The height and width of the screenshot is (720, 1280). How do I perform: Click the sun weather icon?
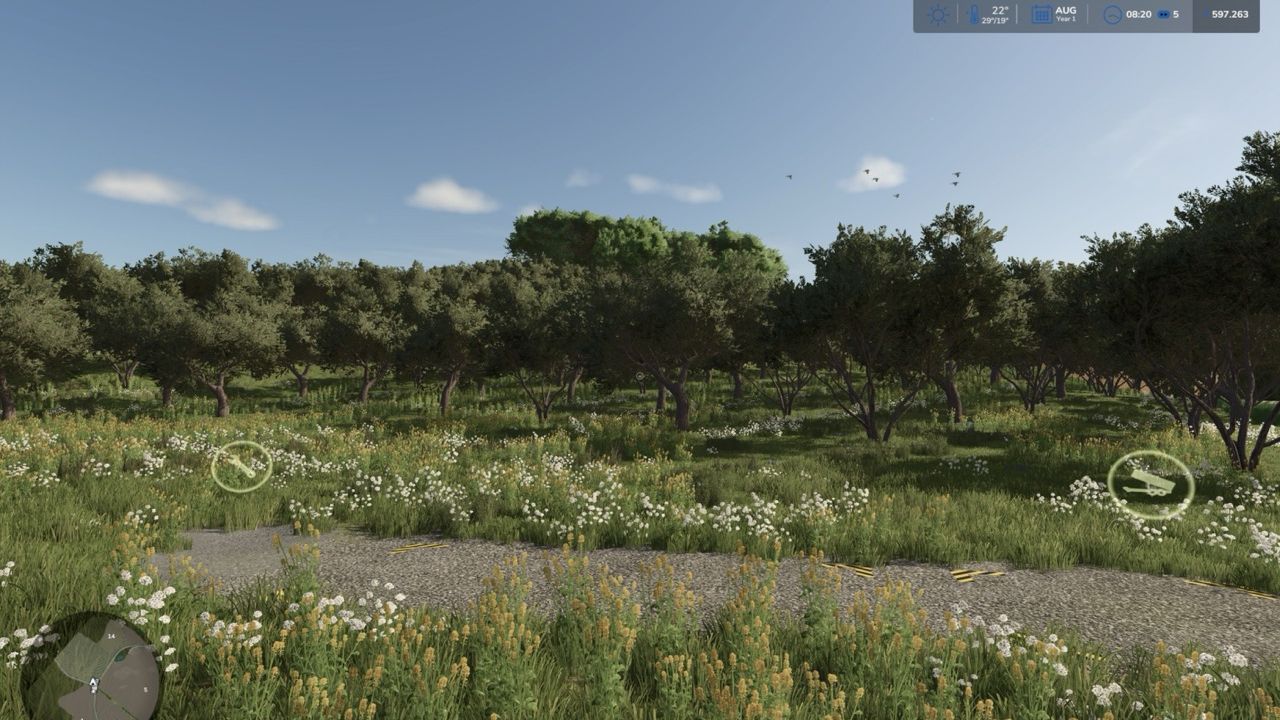936,12
